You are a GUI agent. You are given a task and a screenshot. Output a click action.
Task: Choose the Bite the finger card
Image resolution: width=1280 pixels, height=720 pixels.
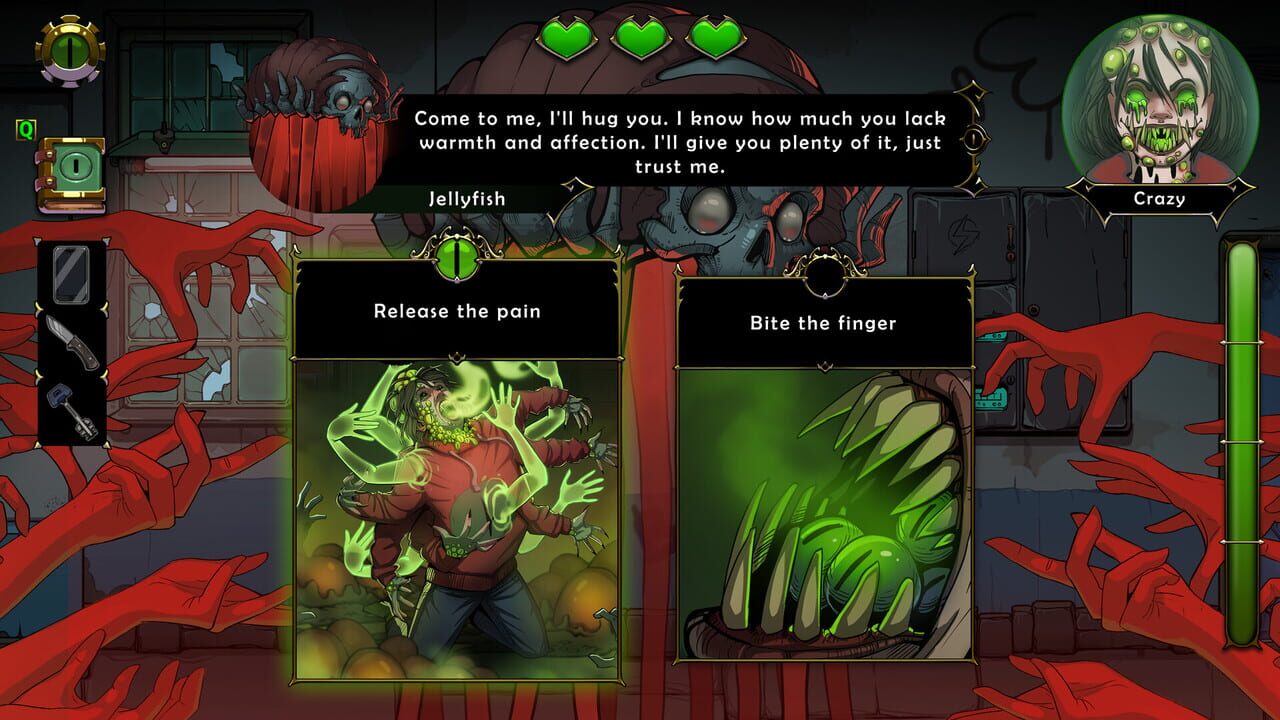click(x=825, y=480)
